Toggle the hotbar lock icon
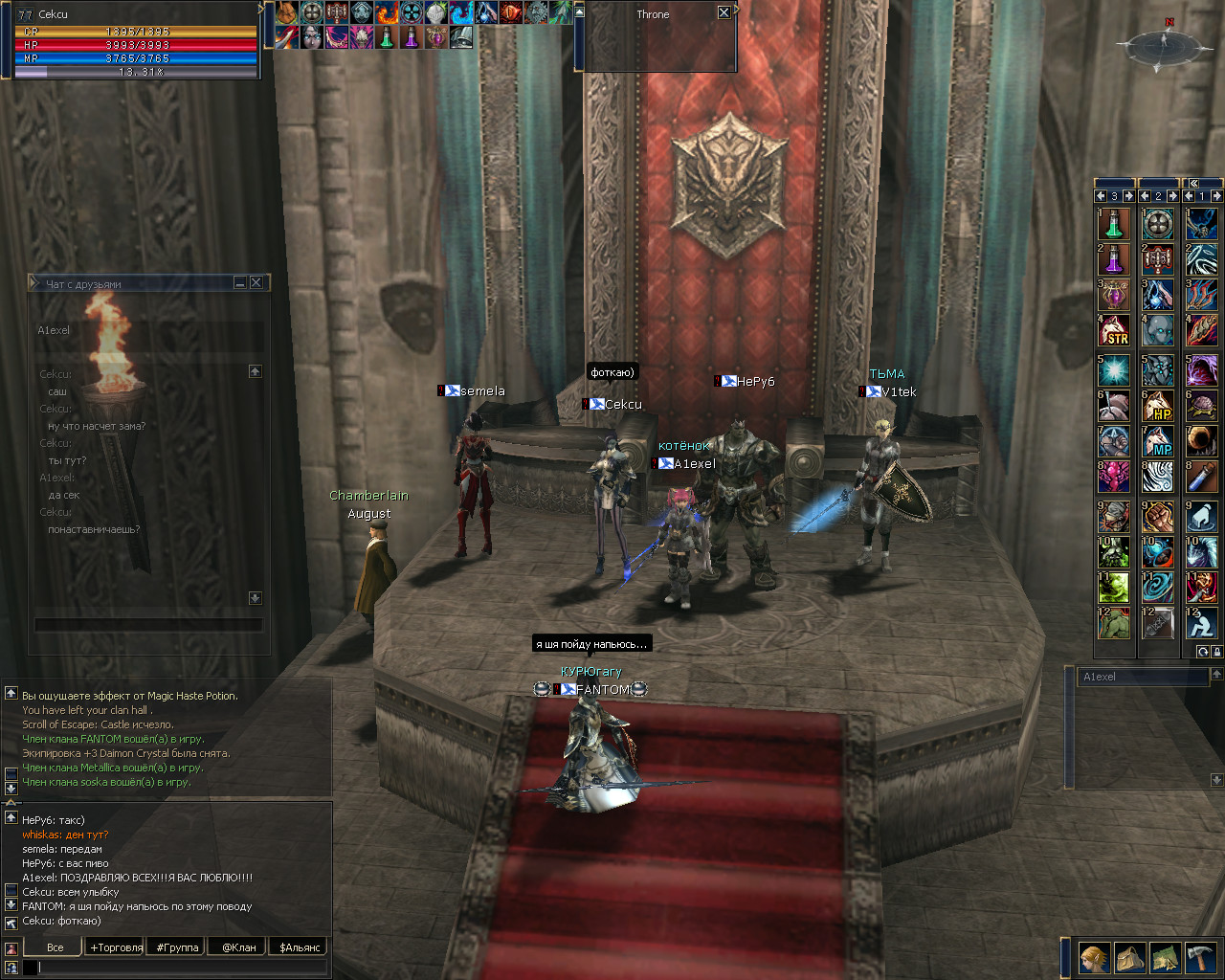The width and height of the screenshot is (1225, 980). 1216,652
